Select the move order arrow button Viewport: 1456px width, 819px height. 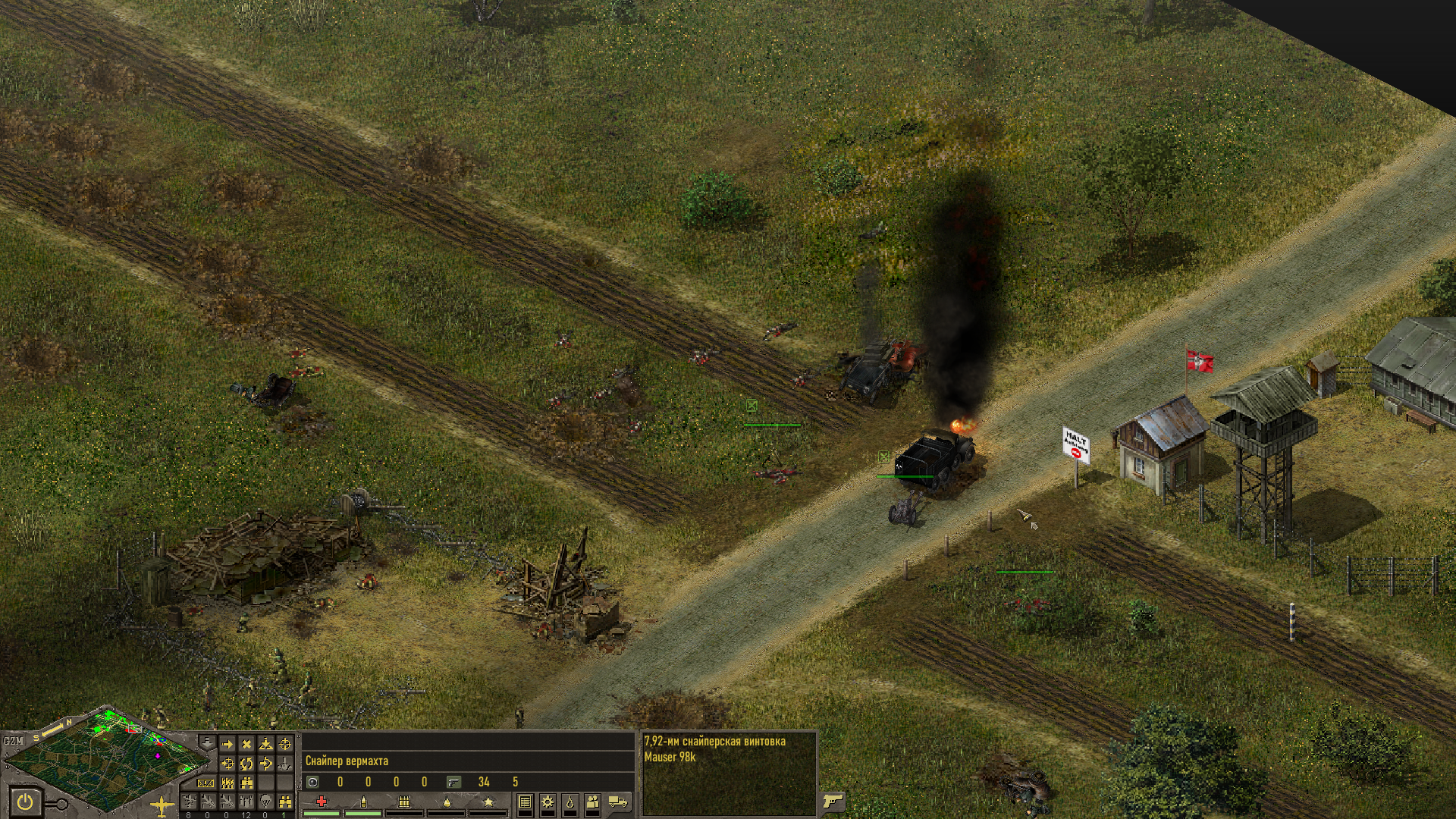point(227,745)
